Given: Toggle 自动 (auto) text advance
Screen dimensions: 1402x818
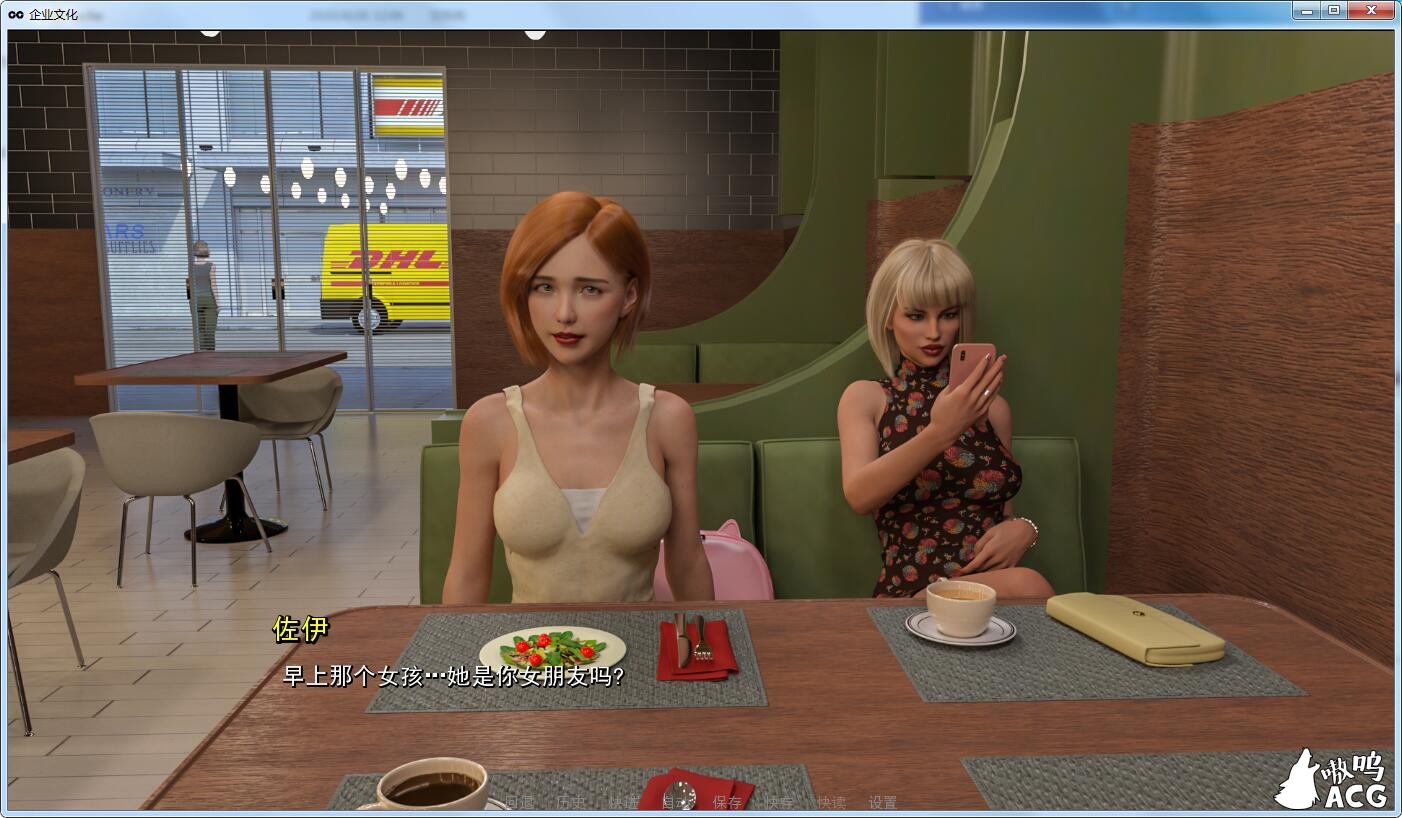Looking at the screenshot, I should (676, 802).
